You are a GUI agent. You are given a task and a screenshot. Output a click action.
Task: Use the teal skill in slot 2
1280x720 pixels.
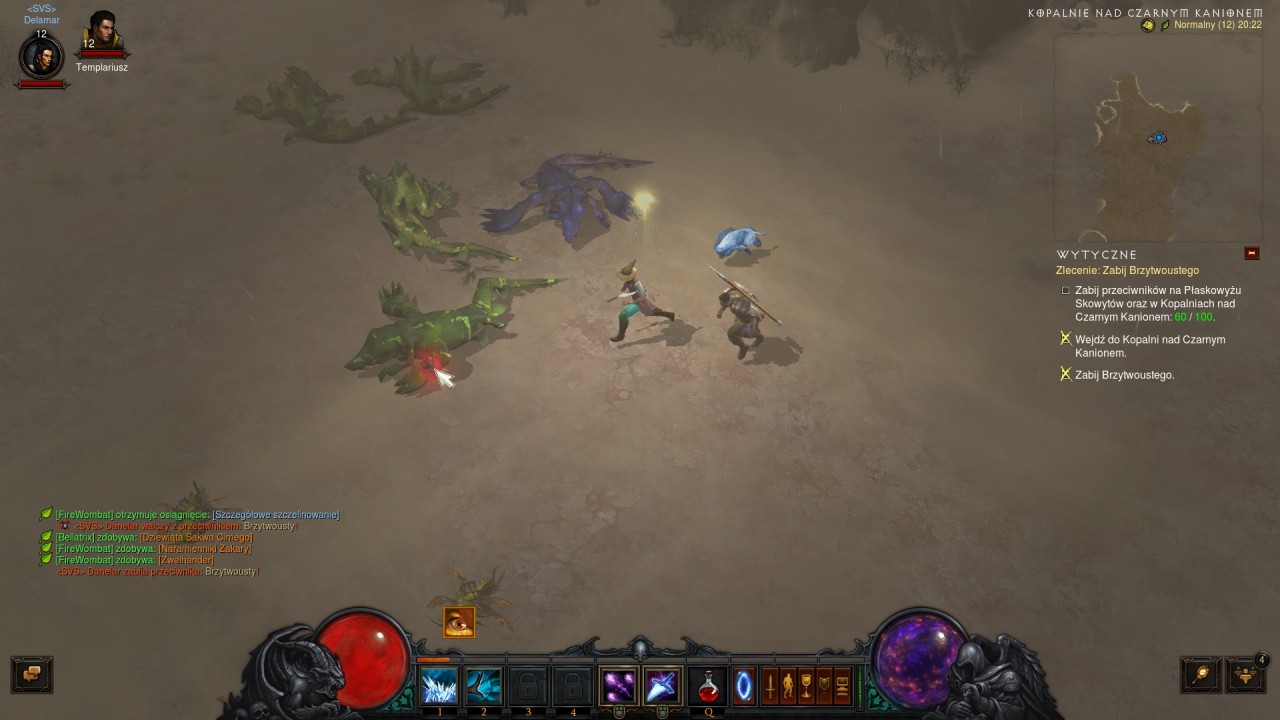tap(484, 686)
